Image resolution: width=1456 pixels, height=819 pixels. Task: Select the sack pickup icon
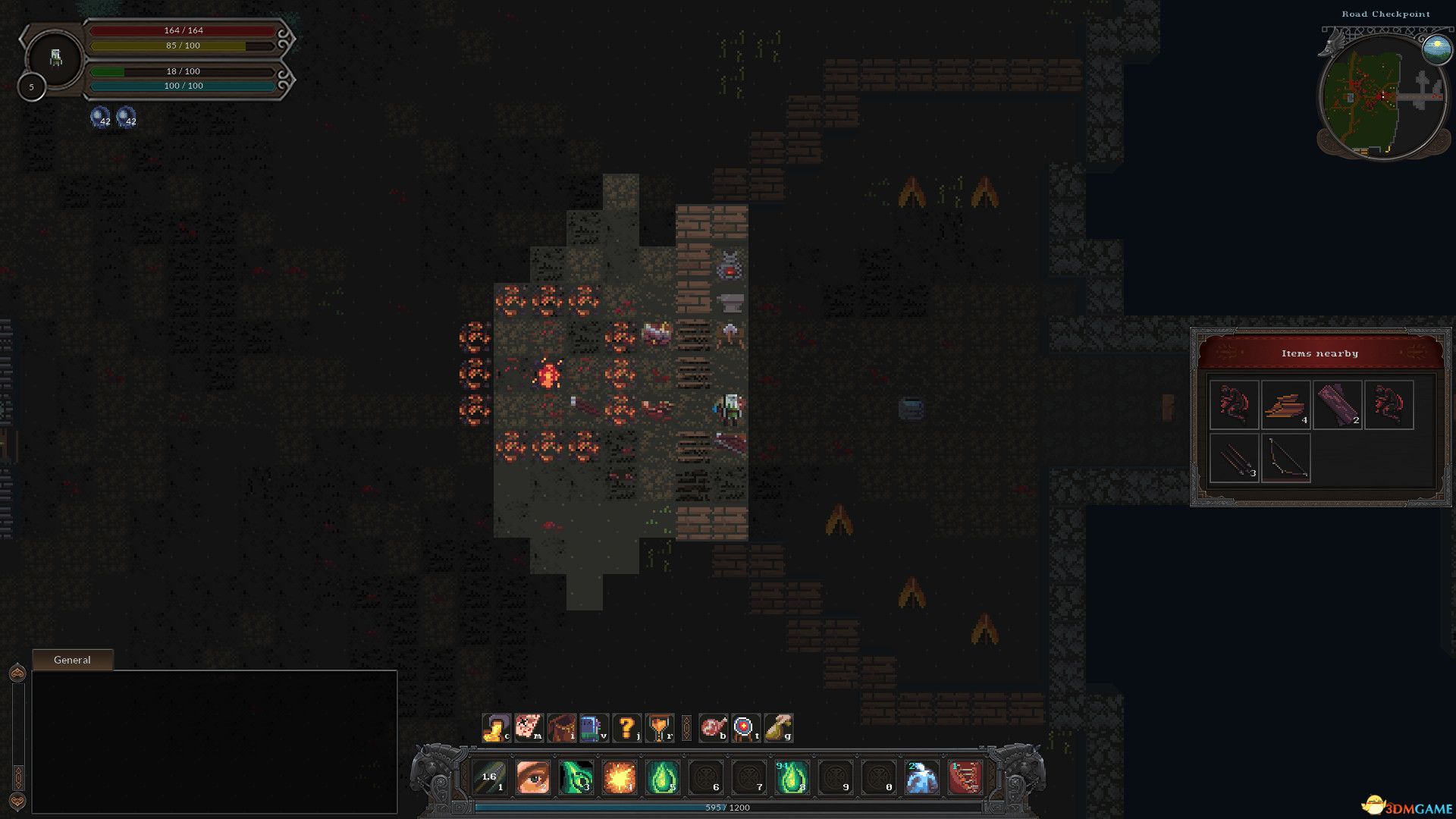778,728
